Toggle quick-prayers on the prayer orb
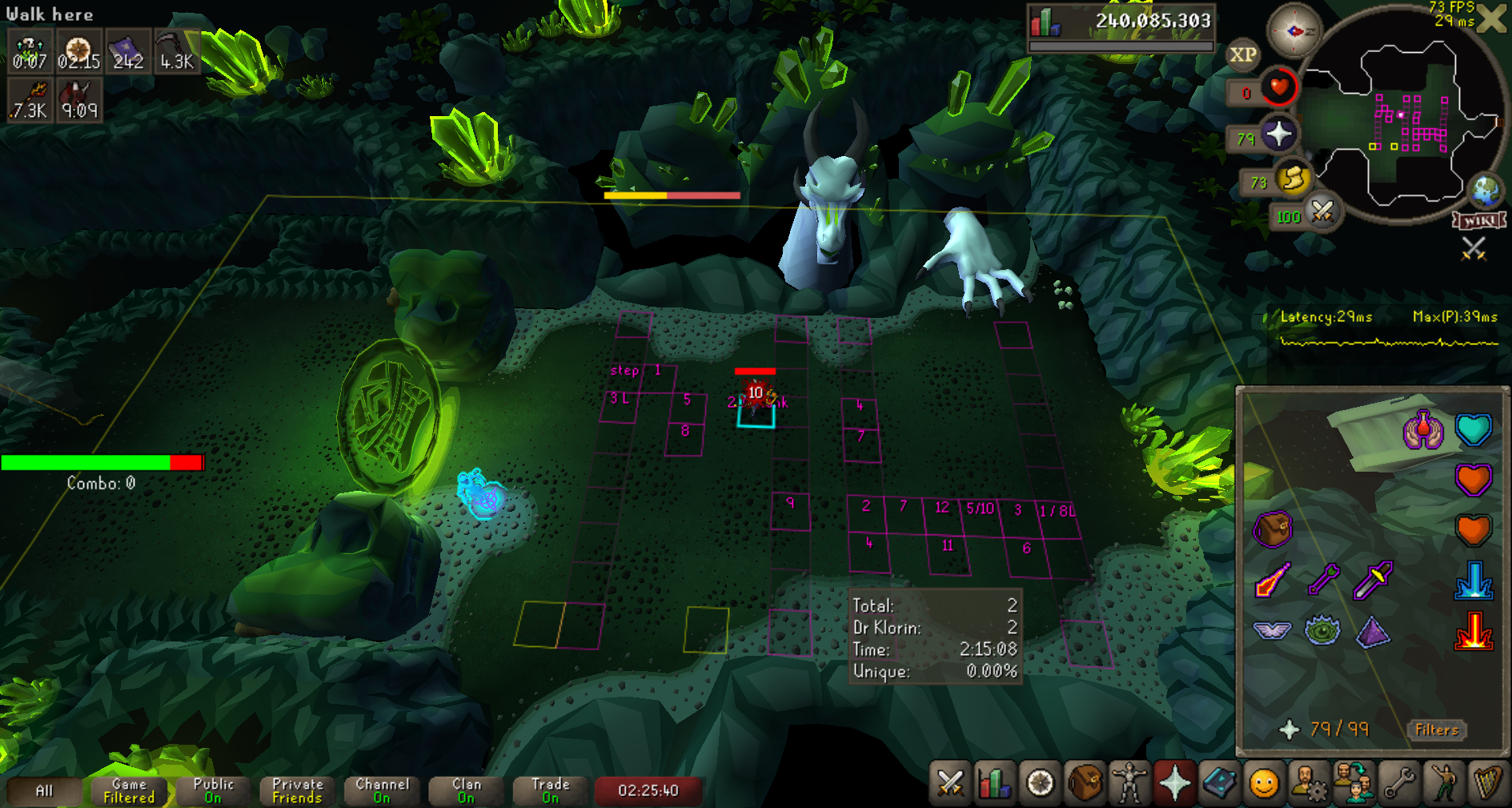This screenshot has height=808, width=1512. (1278, 135)
